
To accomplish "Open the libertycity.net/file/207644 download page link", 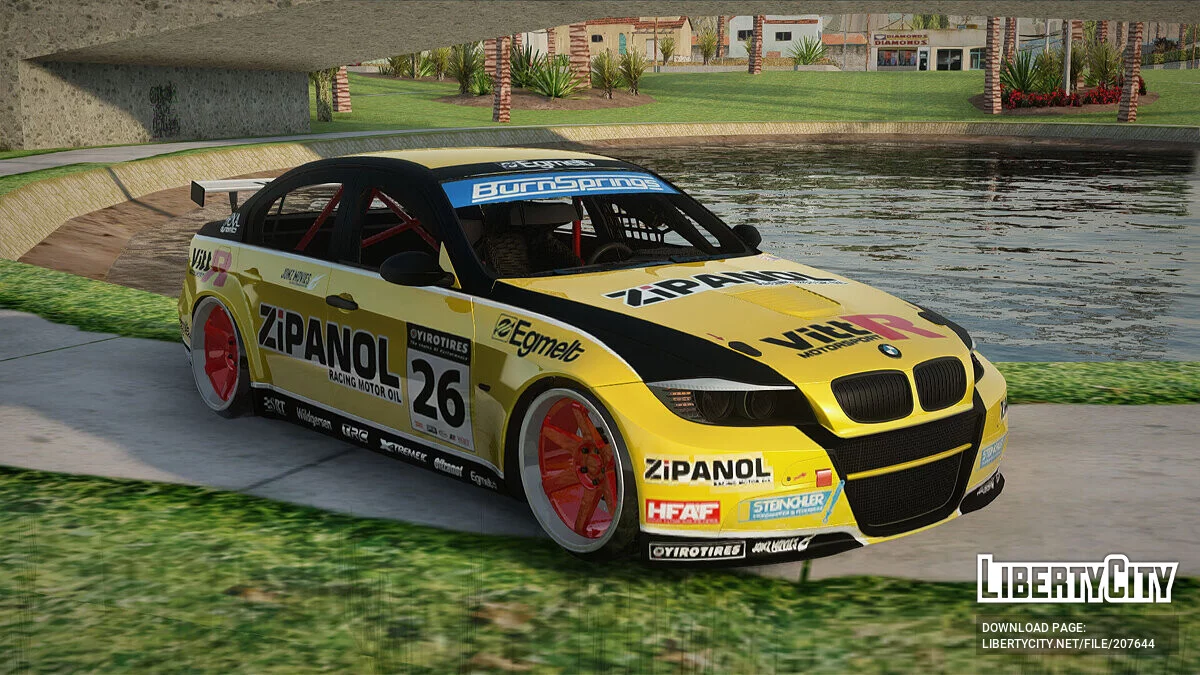I will click(x=1067, y=643).
